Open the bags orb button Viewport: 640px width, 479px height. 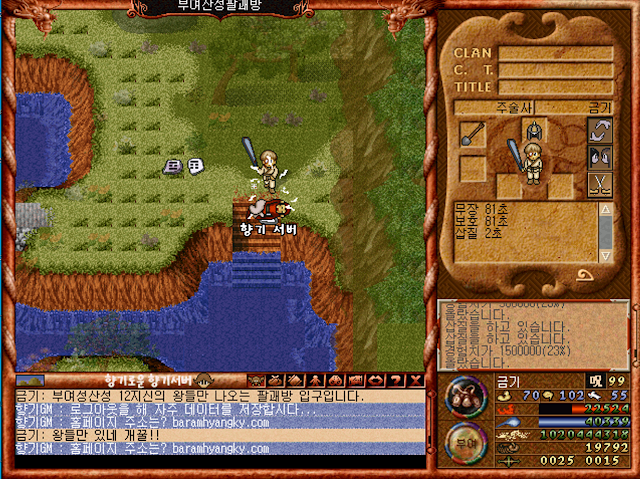click(461, 394)
